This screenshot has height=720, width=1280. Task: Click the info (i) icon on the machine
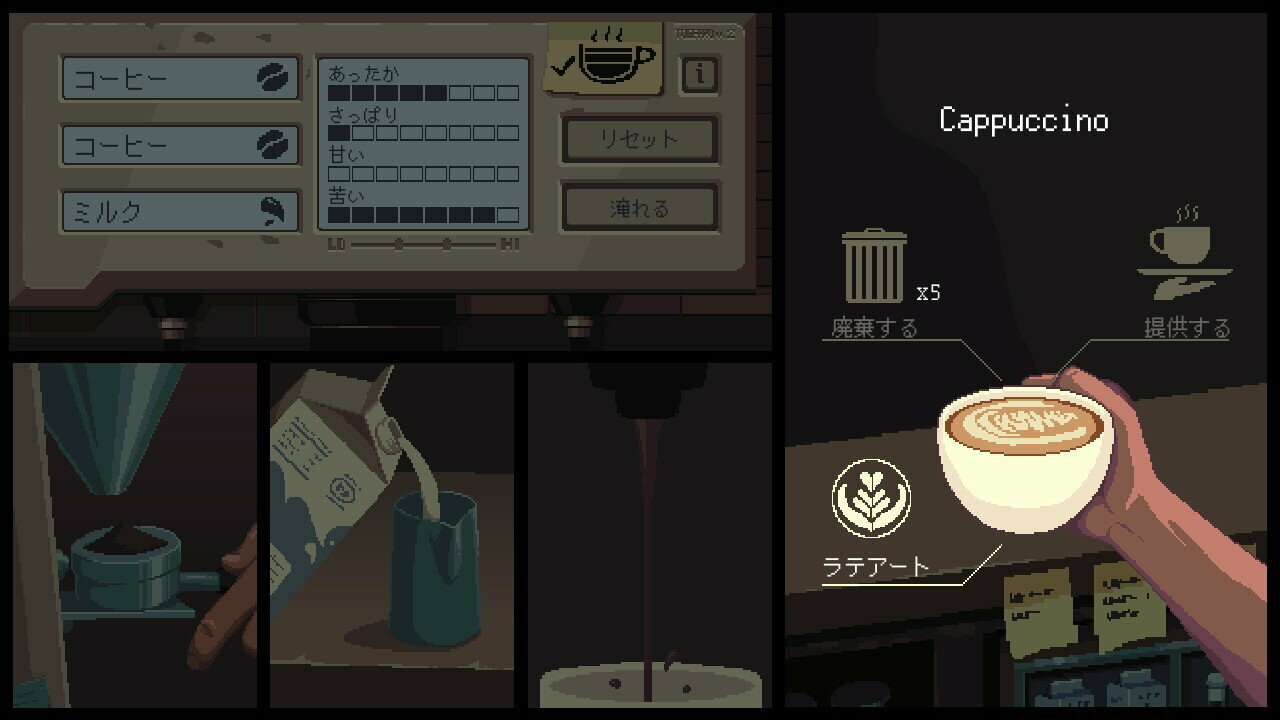tap(699, 74)
